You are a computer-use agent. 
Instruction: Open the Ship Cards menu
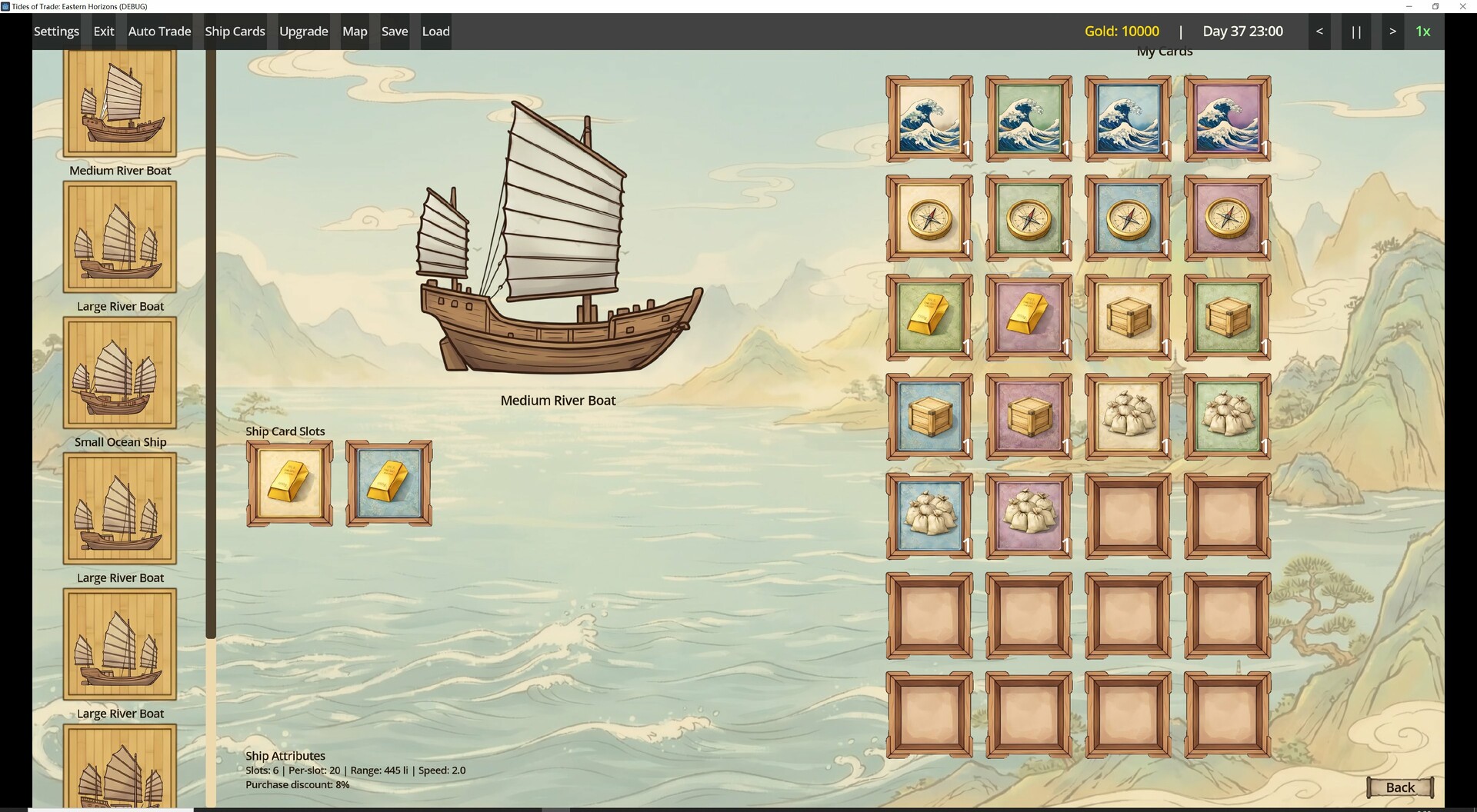[235, 31]
